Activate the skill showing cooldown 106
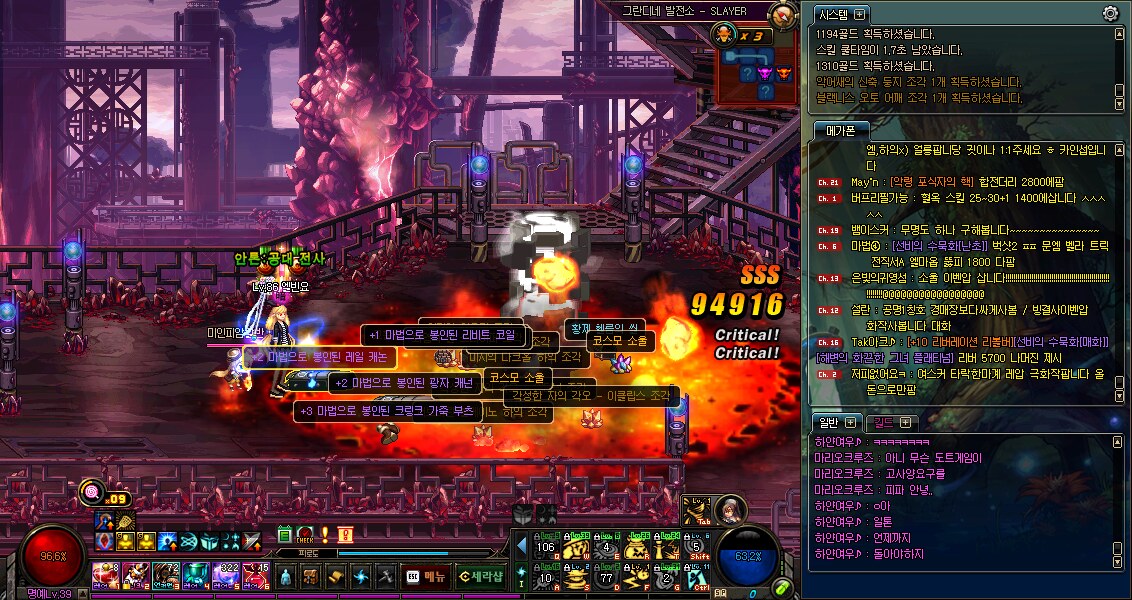1132x600 pixels. [546, 546]
